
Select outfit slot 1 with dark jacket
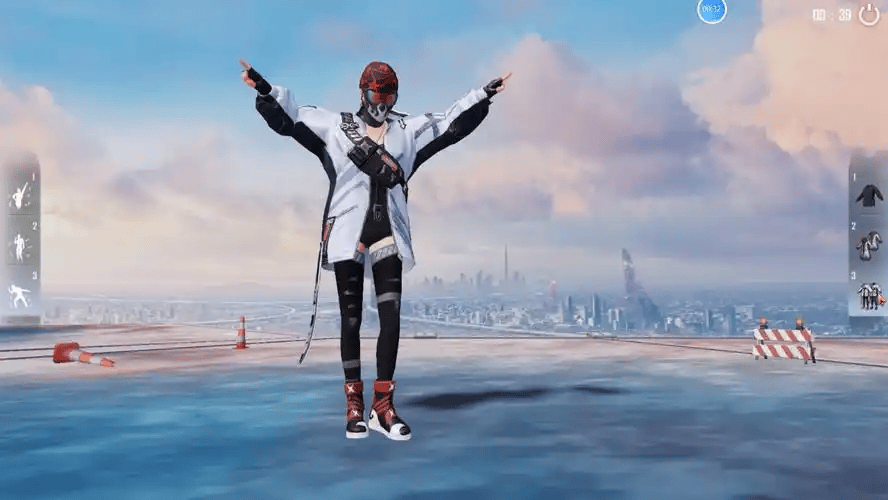click(868, 195)
